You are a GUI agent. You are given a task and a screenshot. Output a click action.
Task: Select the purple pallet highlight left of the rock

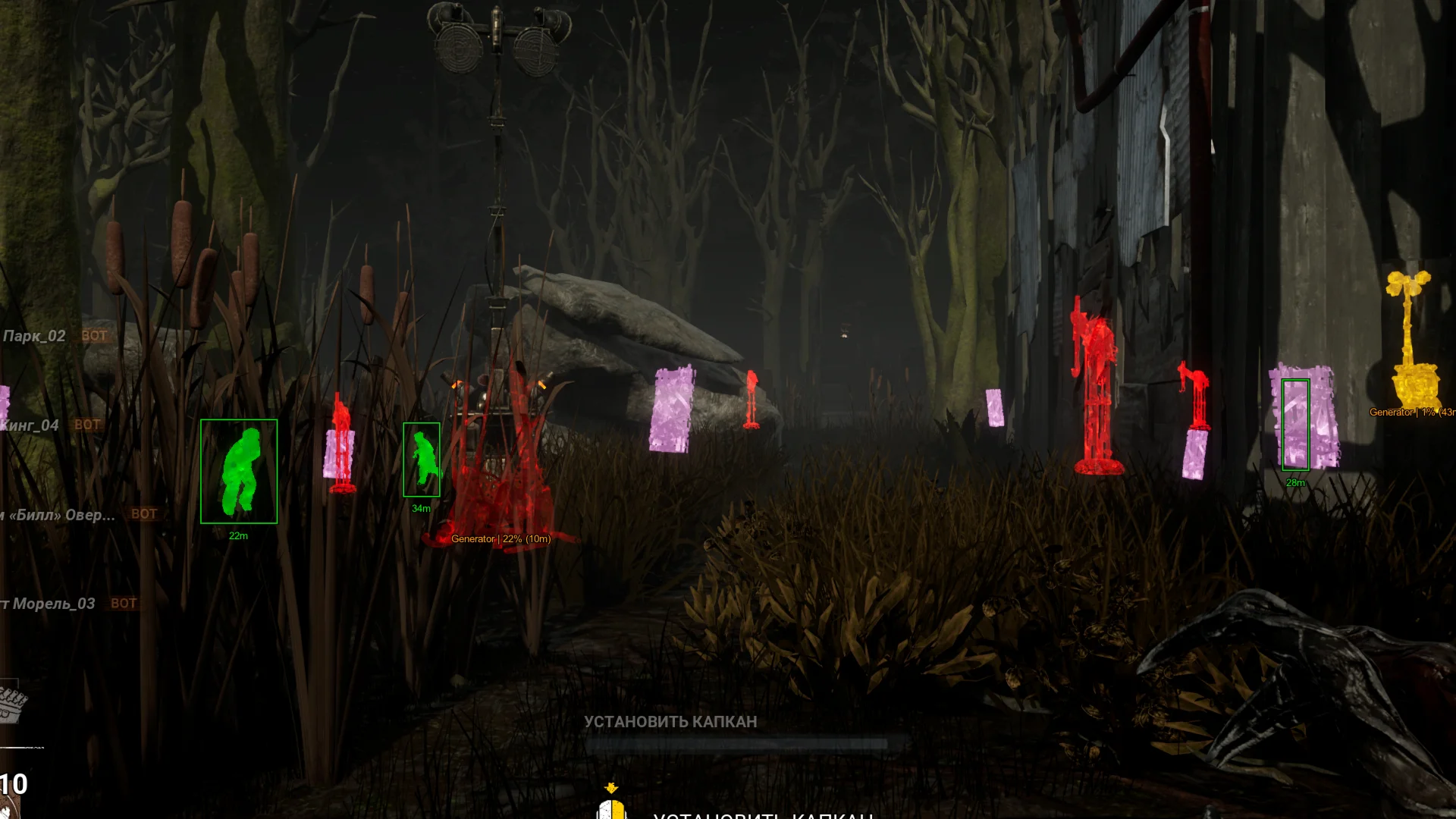coord(672,409)
